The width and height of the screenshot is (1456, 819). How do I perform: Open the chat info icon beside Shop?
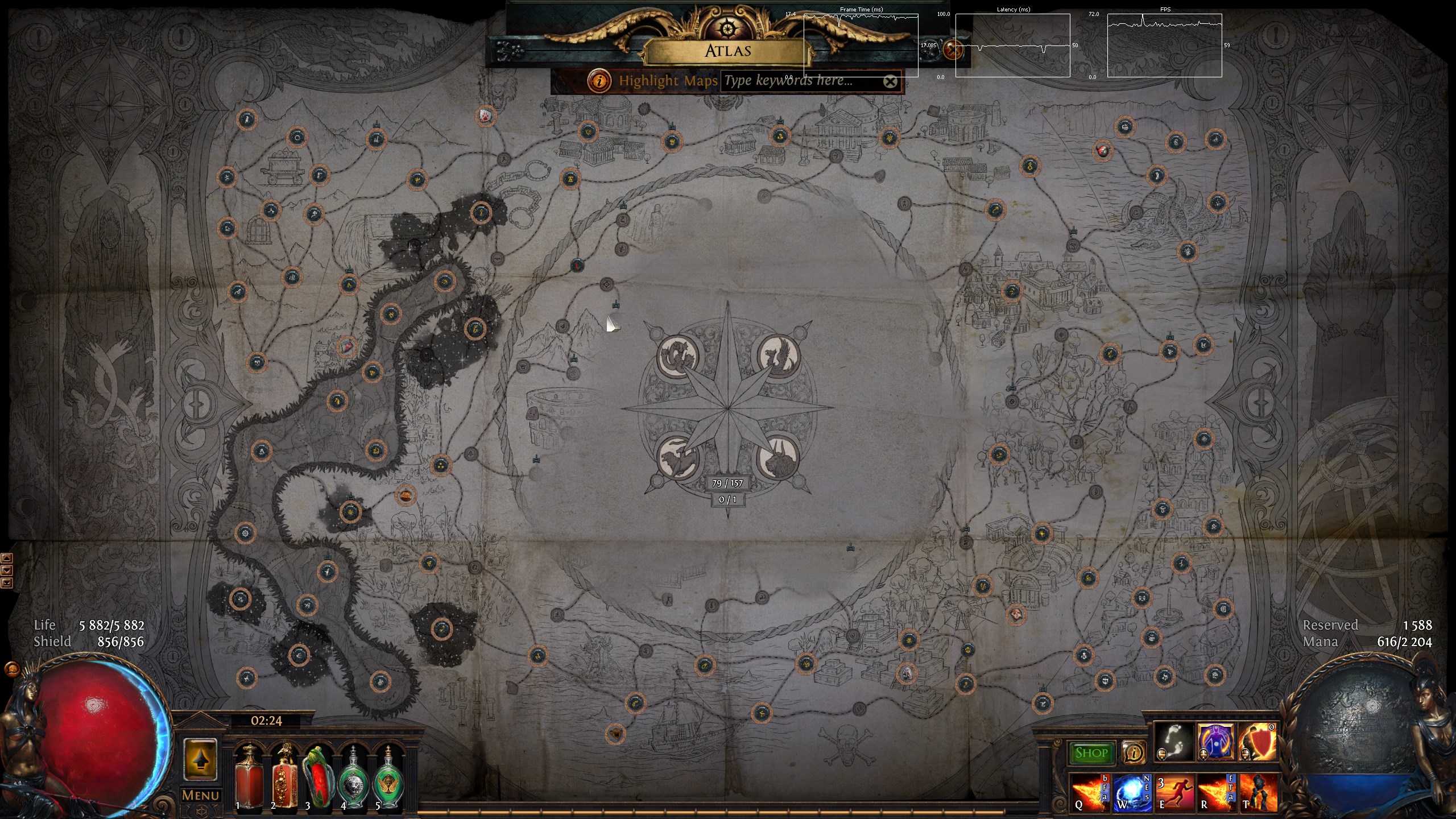(x=1134, y=753)
